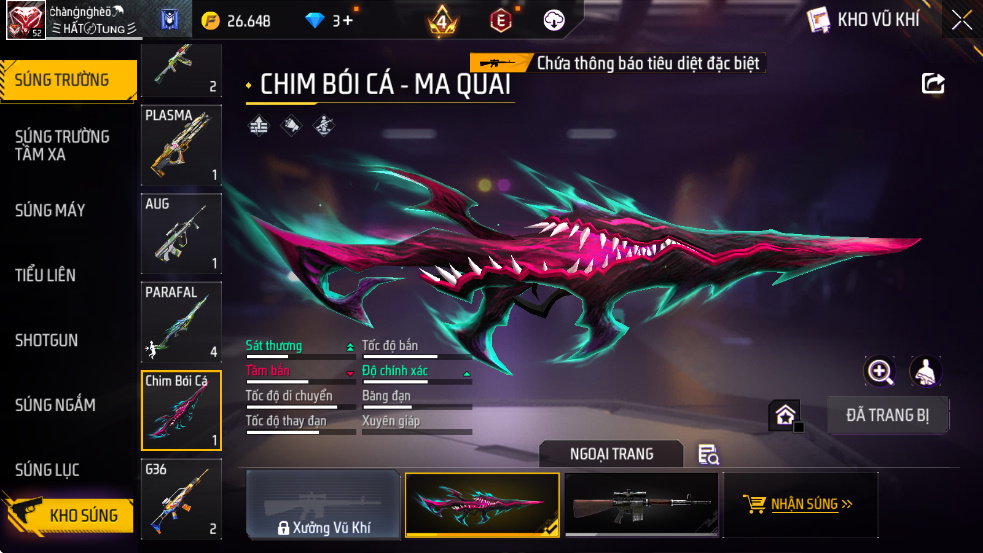Close the weapon screen with the X

tap(961, 20)
